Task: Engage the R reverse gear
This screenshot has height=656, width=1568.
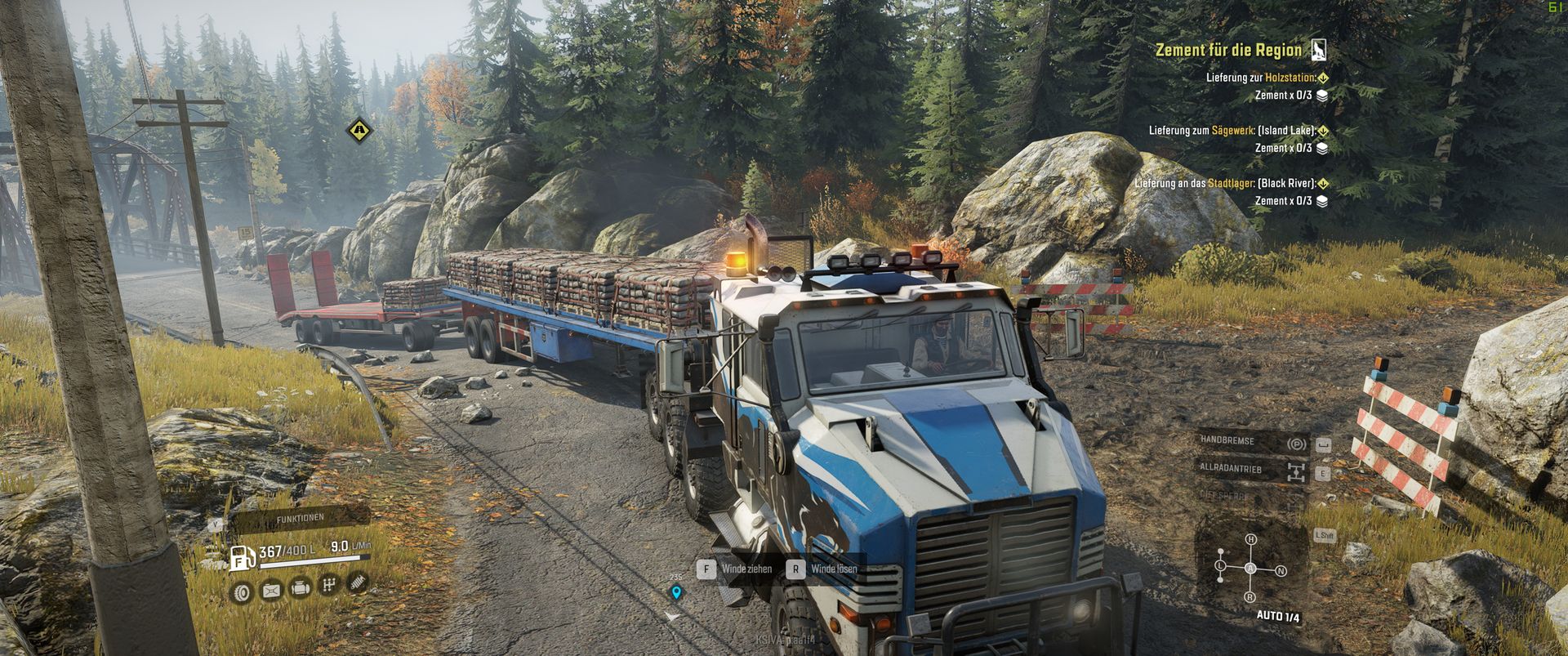Action: pos(1250,597)
